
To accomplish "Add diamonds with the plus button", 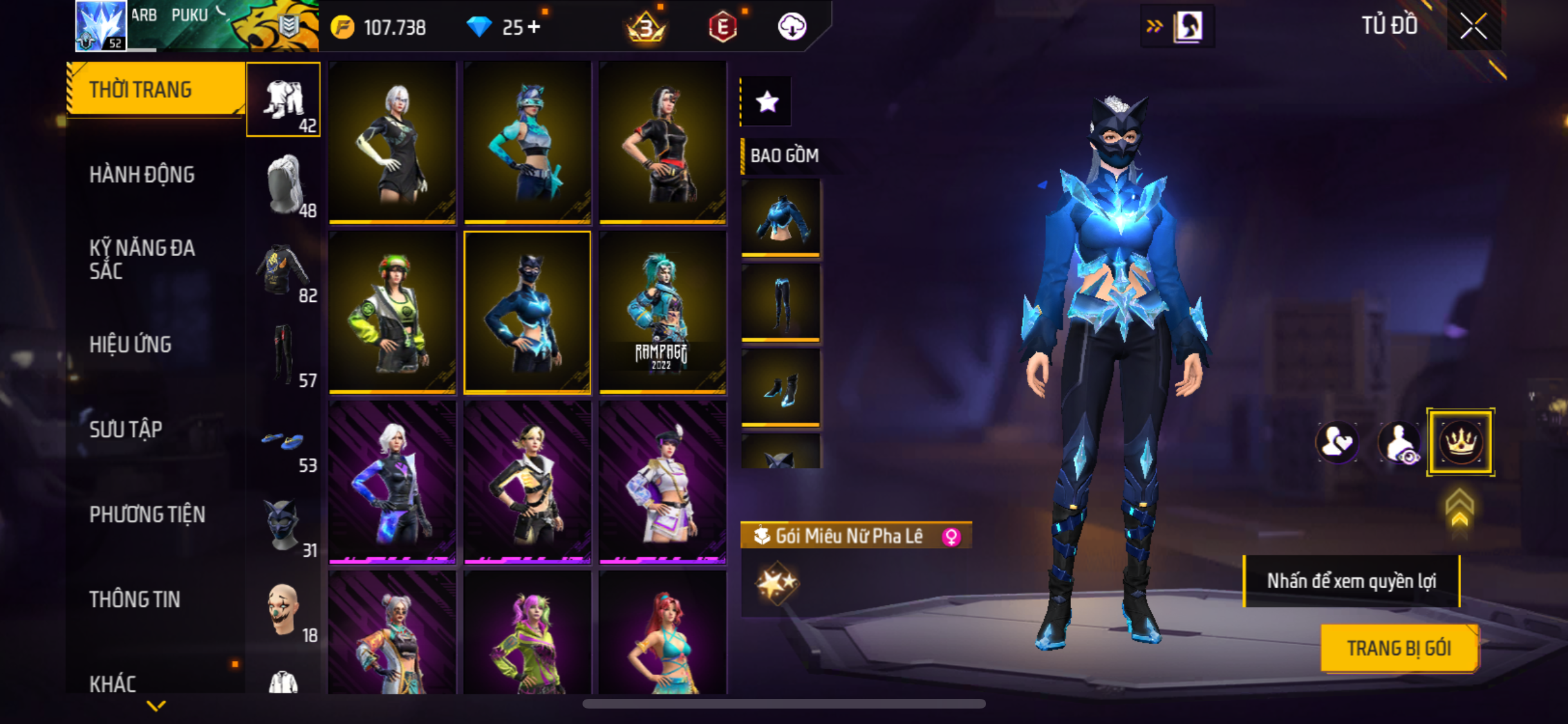I will click(534, 27).
